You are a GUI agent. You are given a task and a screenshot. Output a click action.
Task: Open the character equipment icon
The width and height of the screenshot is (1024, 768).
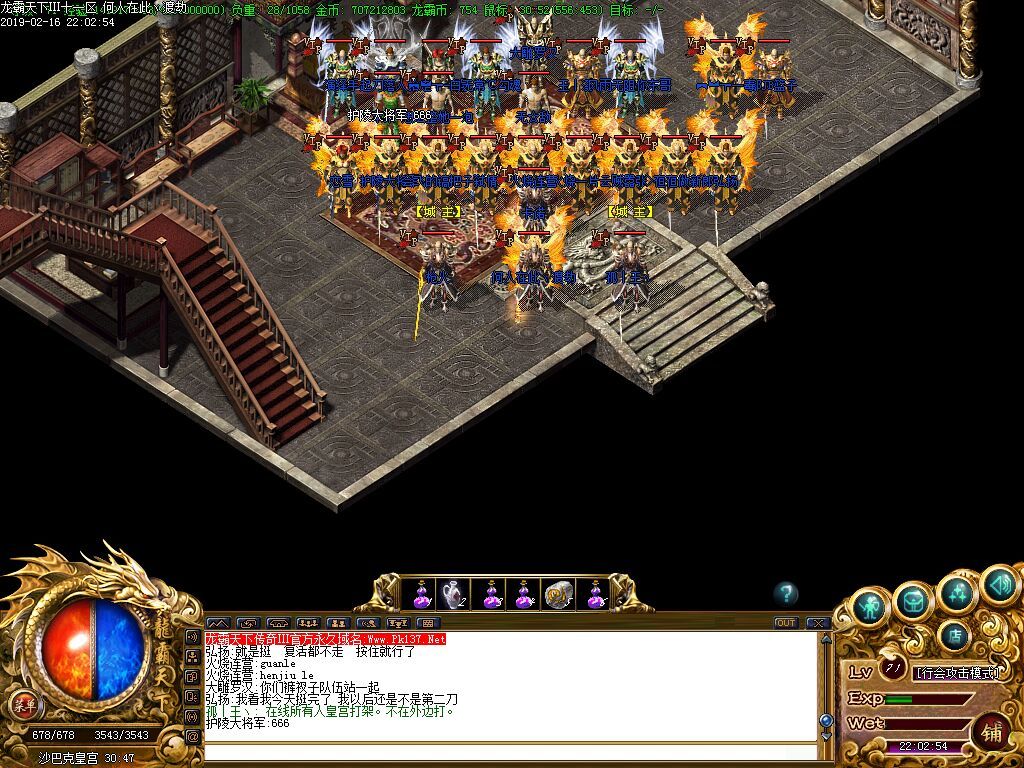click(871, 607)
